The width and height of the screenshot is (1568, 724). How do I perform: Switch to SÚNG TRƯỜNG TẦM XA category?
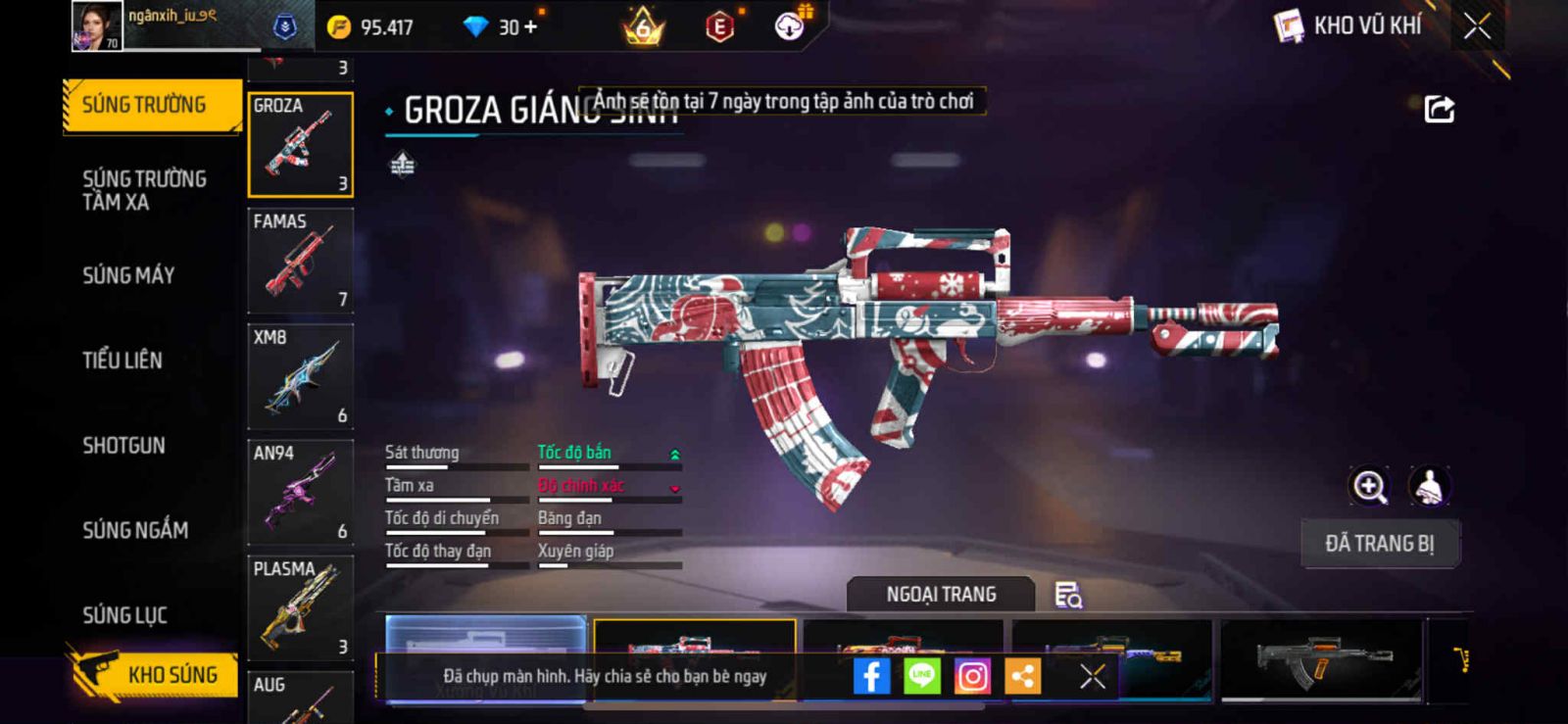(144, 190)
